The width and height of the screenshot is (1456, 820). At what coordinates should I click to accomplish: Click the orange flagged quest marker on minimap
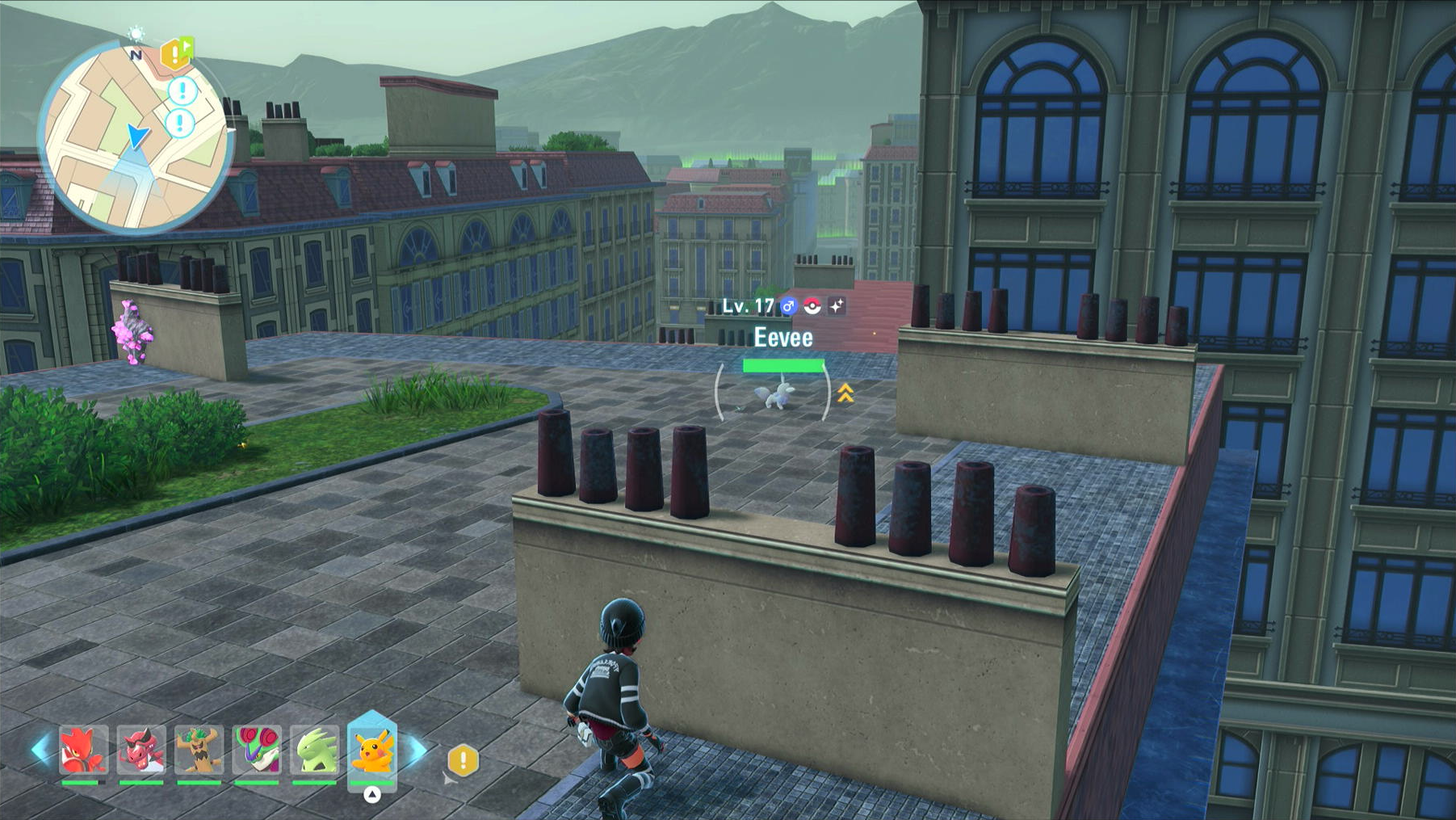[177, 53]
